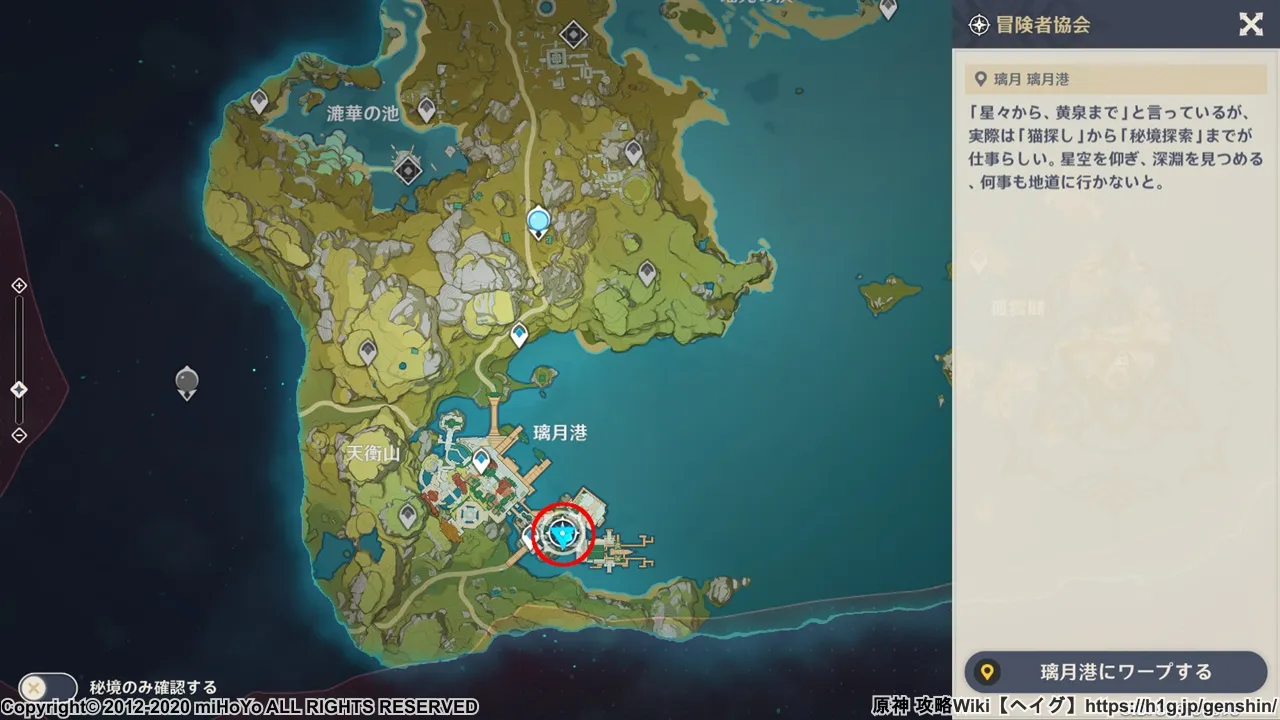Select the red-circled Adventurers' Guild map marker
Viewport: 1280px width, 720px height.
coord(563,535)
